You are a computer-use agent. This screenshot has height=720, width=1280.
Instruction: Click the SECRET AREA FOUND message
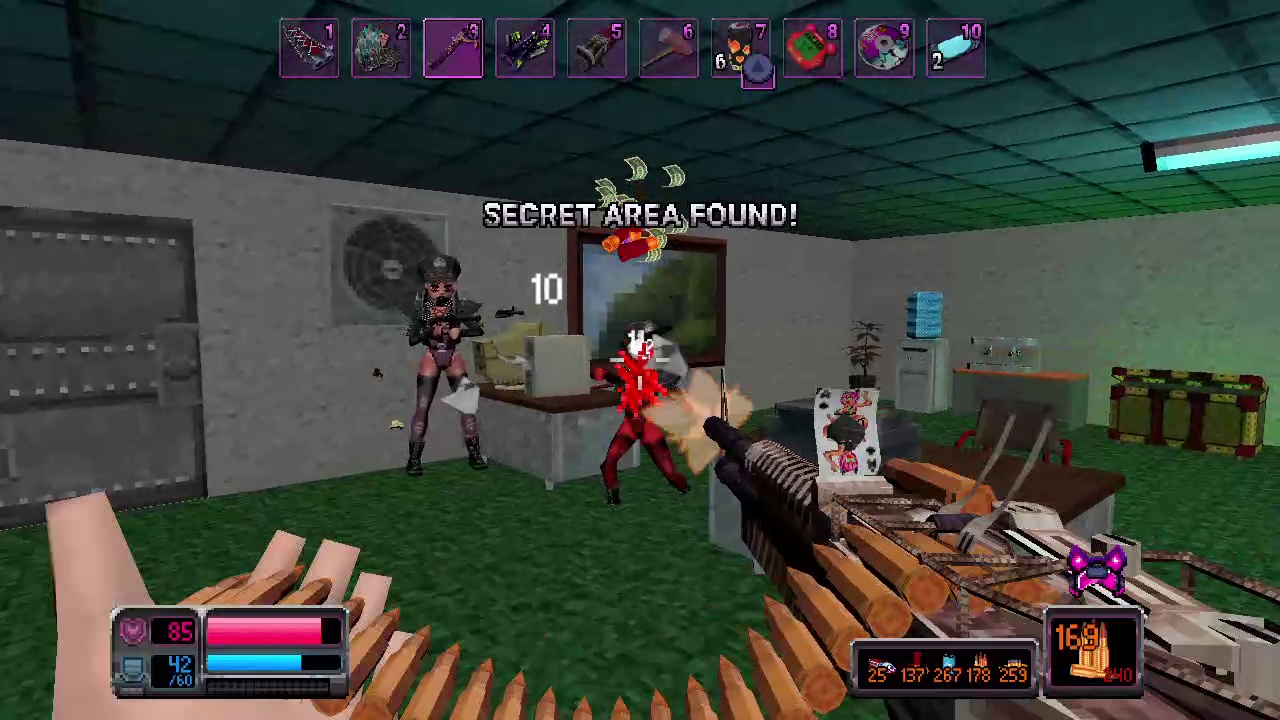[640, 214]
